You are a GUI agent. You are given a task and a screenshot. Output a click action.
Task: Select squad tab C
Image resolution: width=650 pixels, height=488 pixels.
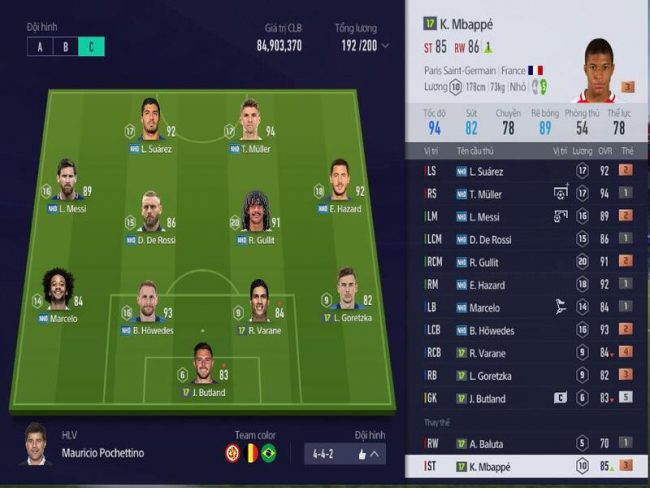pos(91,46)
